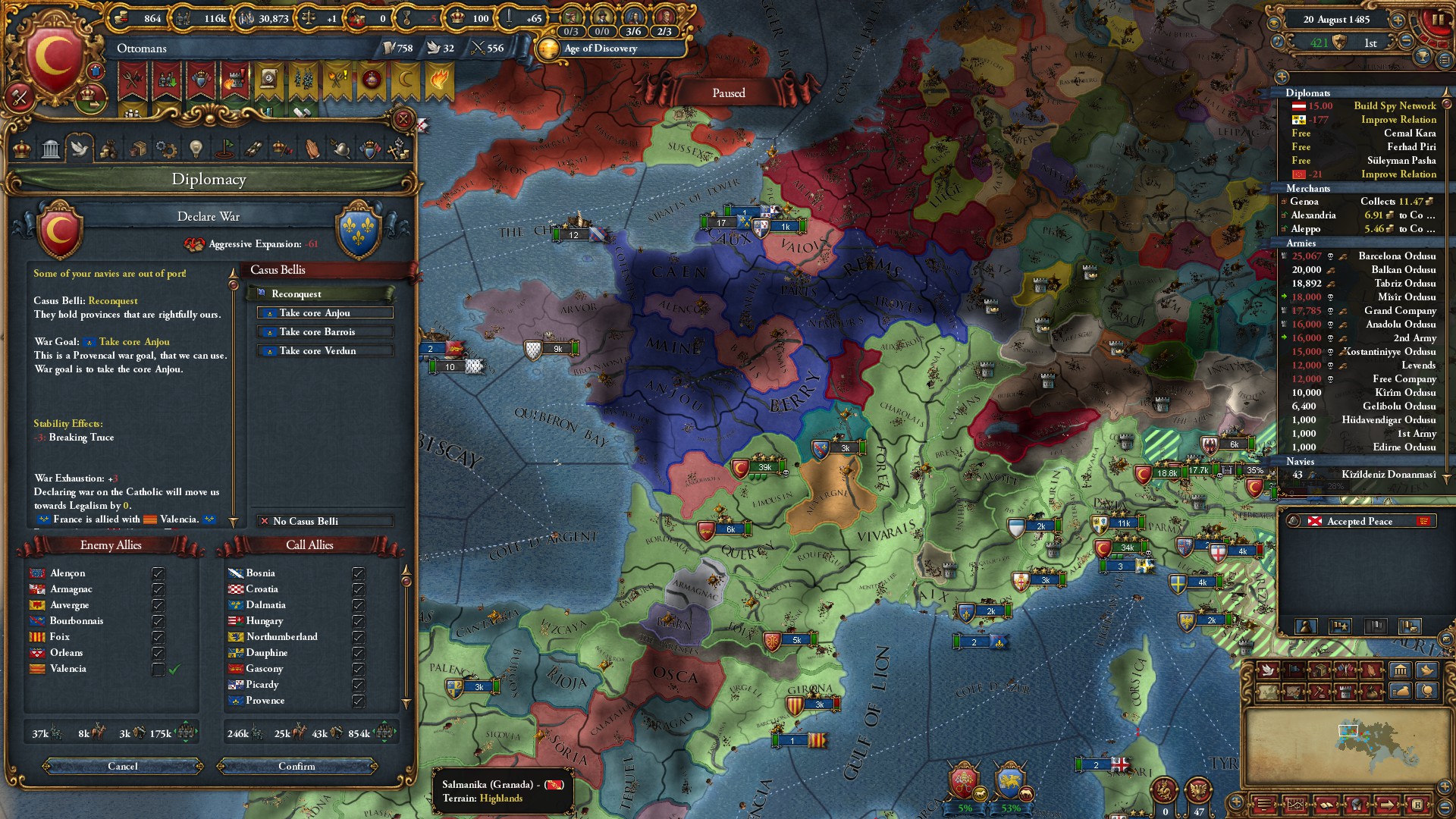Toggle Provence ally checkbox
This screenshot has height=819, width=1456.
pos(358,701)
